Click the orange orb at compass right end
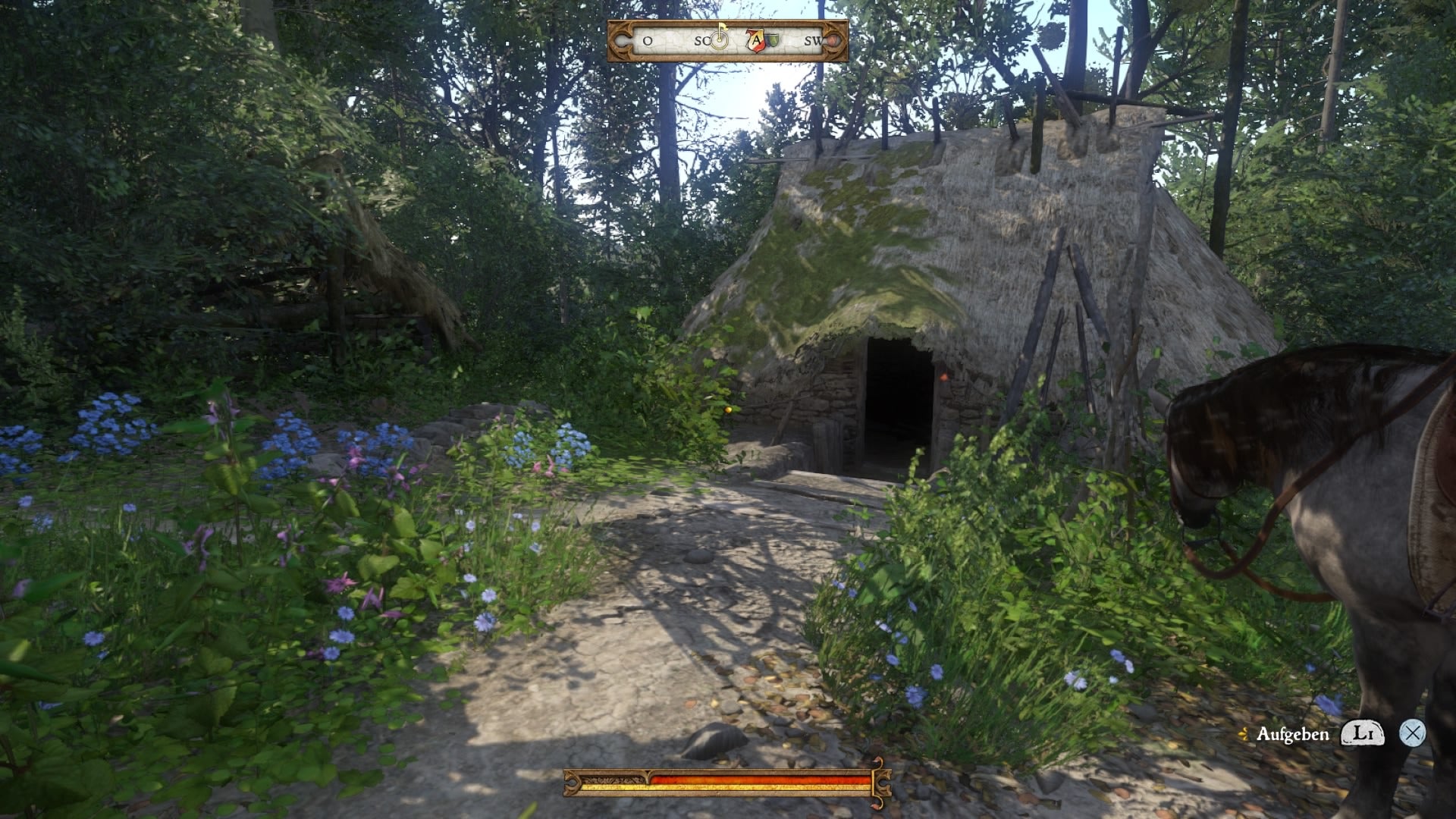This screenshot has width=1456, height=819. (833, 41)
